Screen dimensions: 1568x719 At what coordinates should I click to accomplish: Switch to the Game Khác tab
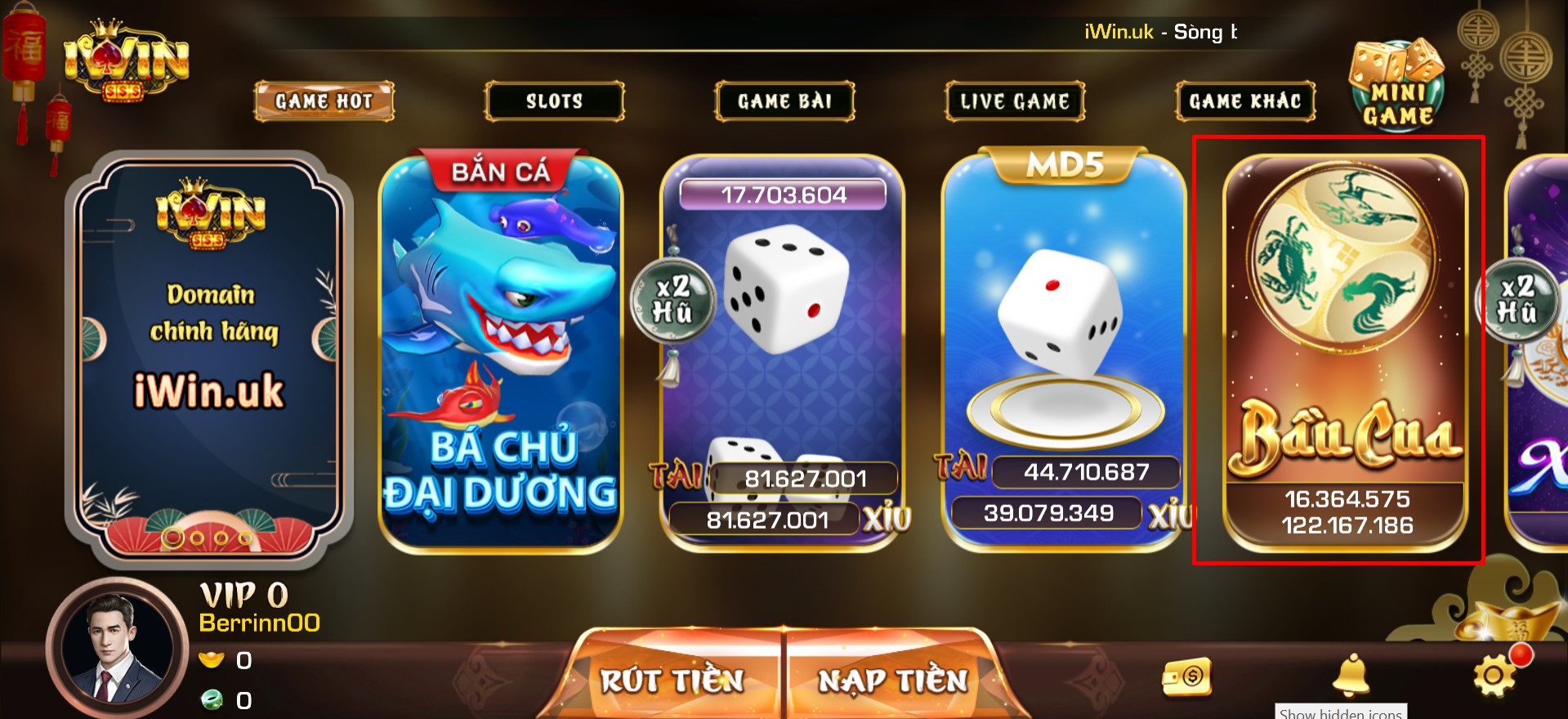click(x=1245, y=101)
